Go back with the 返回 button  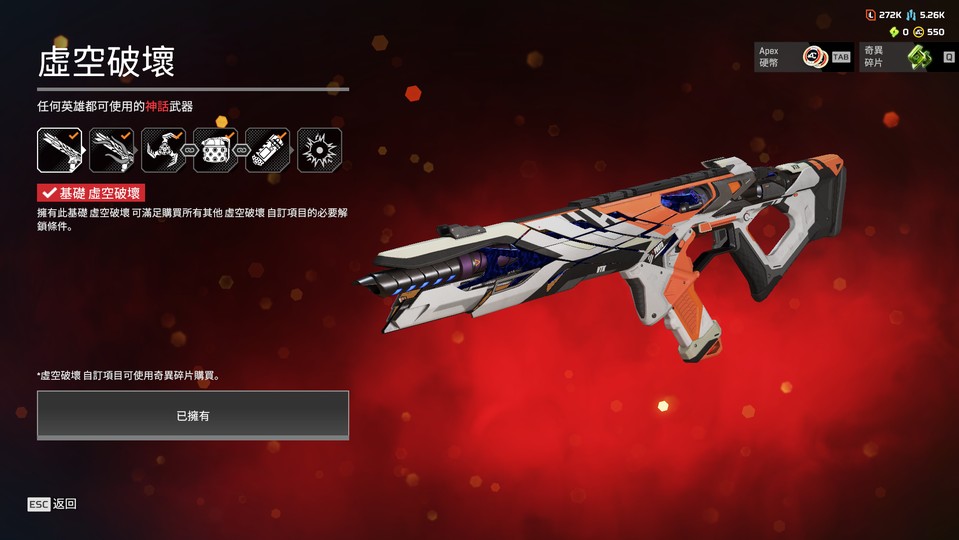pos(52,504)
